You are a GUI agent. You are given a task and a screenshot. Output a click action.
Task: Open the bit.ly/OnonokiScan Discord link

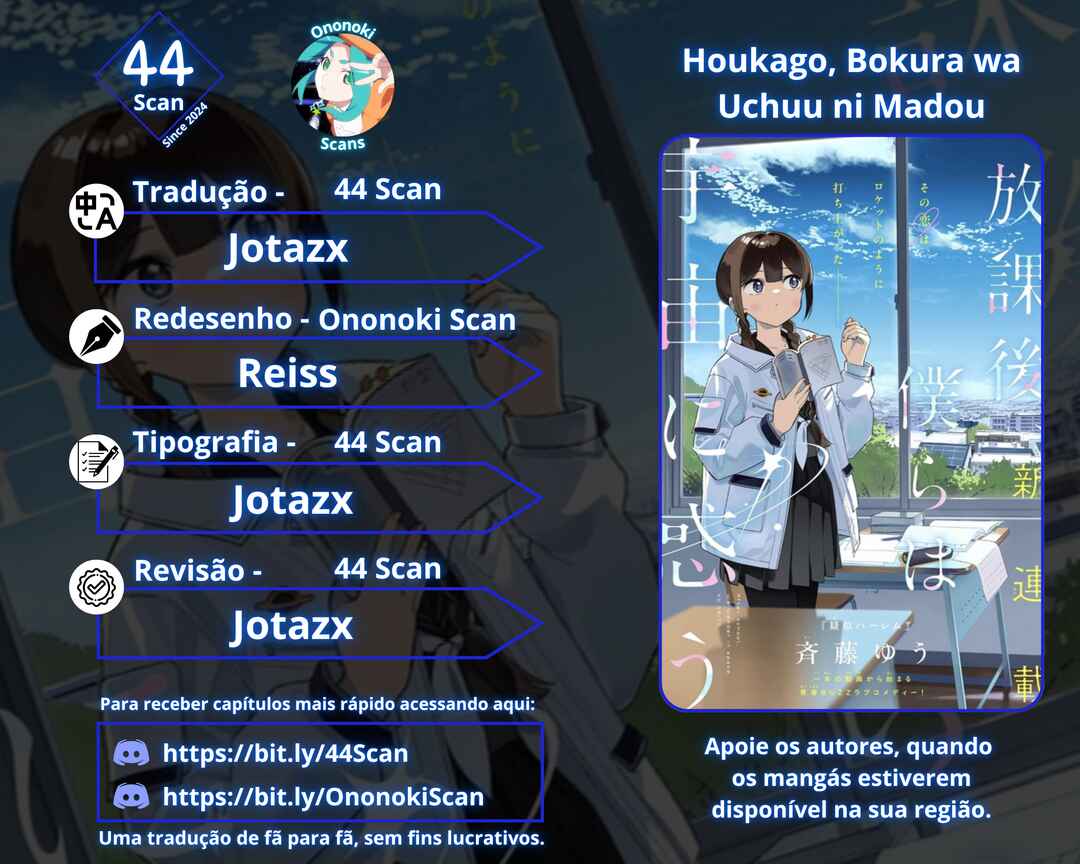(x=322, y=796)
